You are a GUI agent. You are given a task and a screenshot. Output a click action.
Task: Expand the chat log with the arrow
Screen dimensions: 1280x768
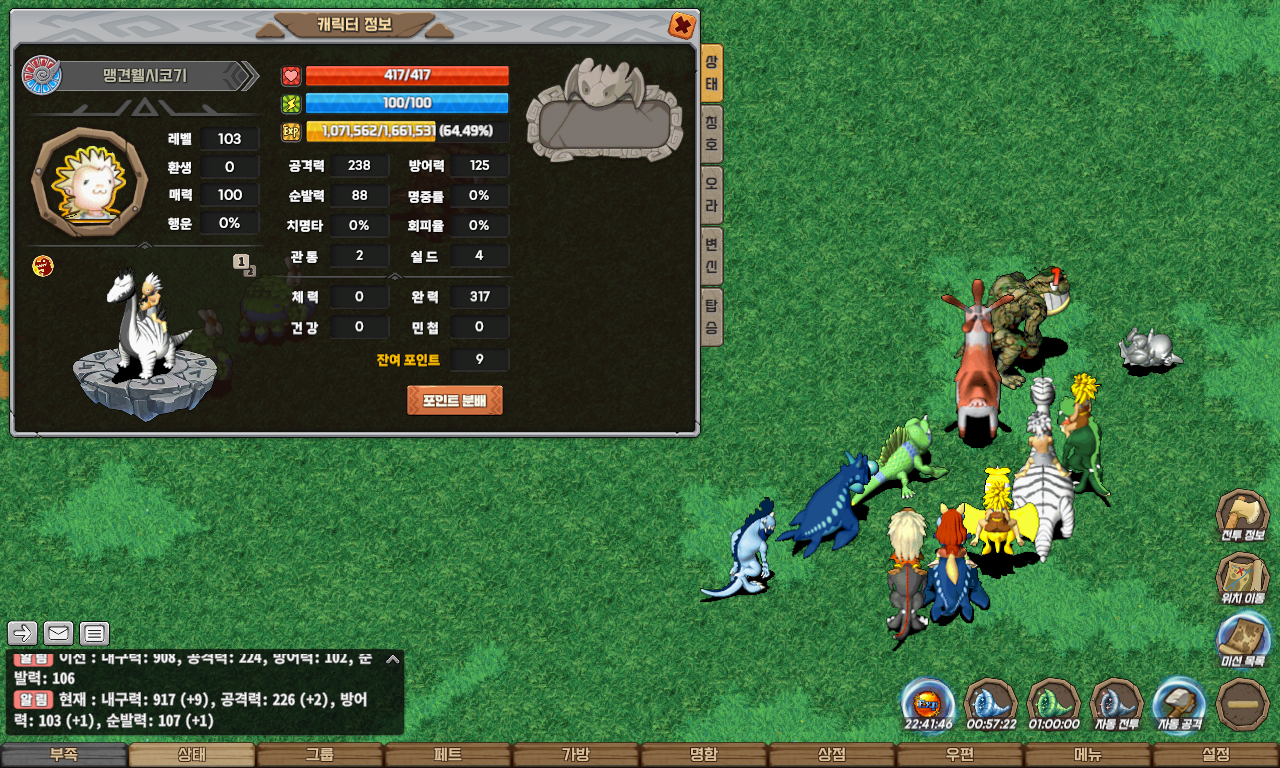click(393, 659)
